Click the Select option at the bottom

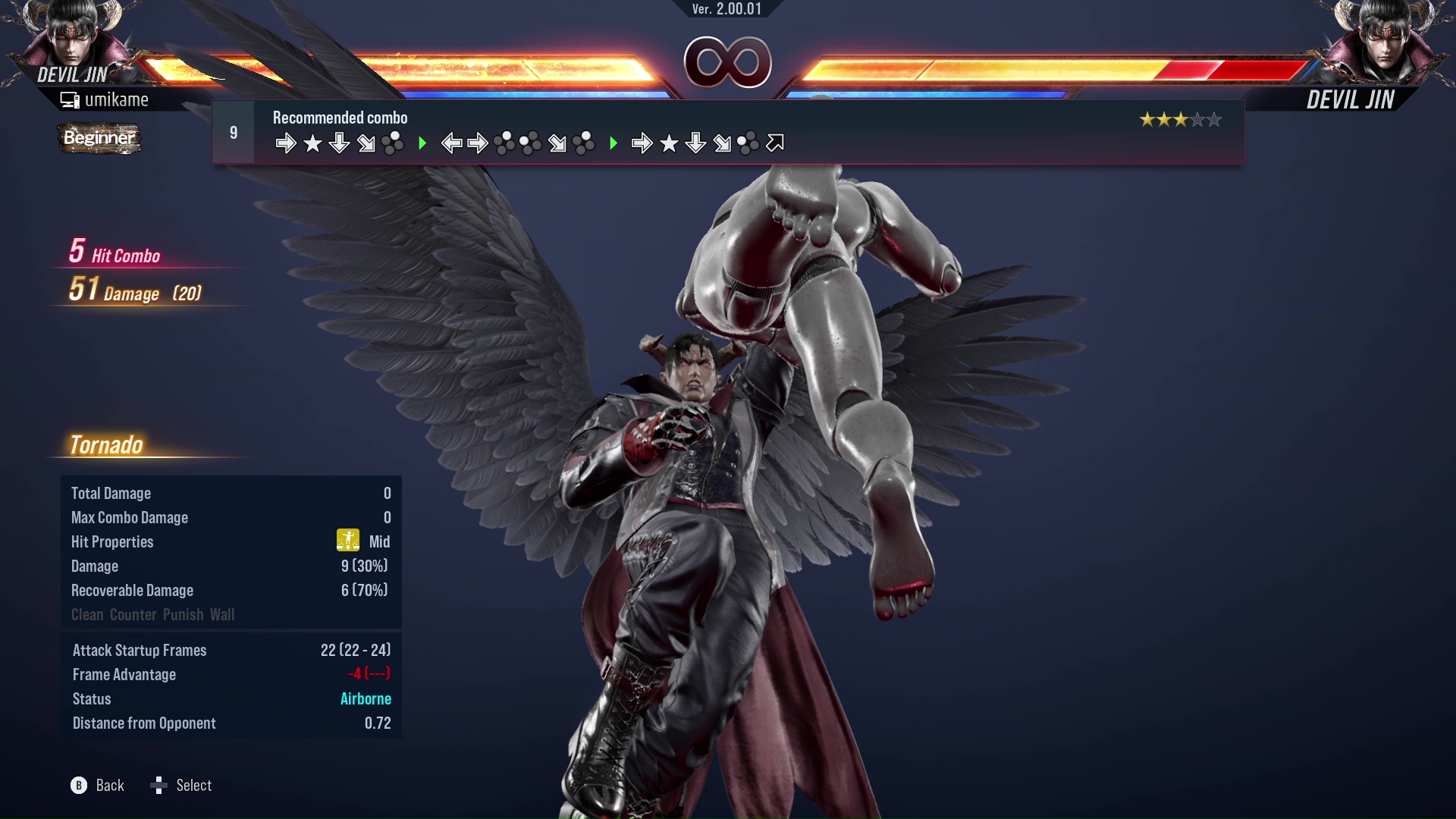[195, 786]
